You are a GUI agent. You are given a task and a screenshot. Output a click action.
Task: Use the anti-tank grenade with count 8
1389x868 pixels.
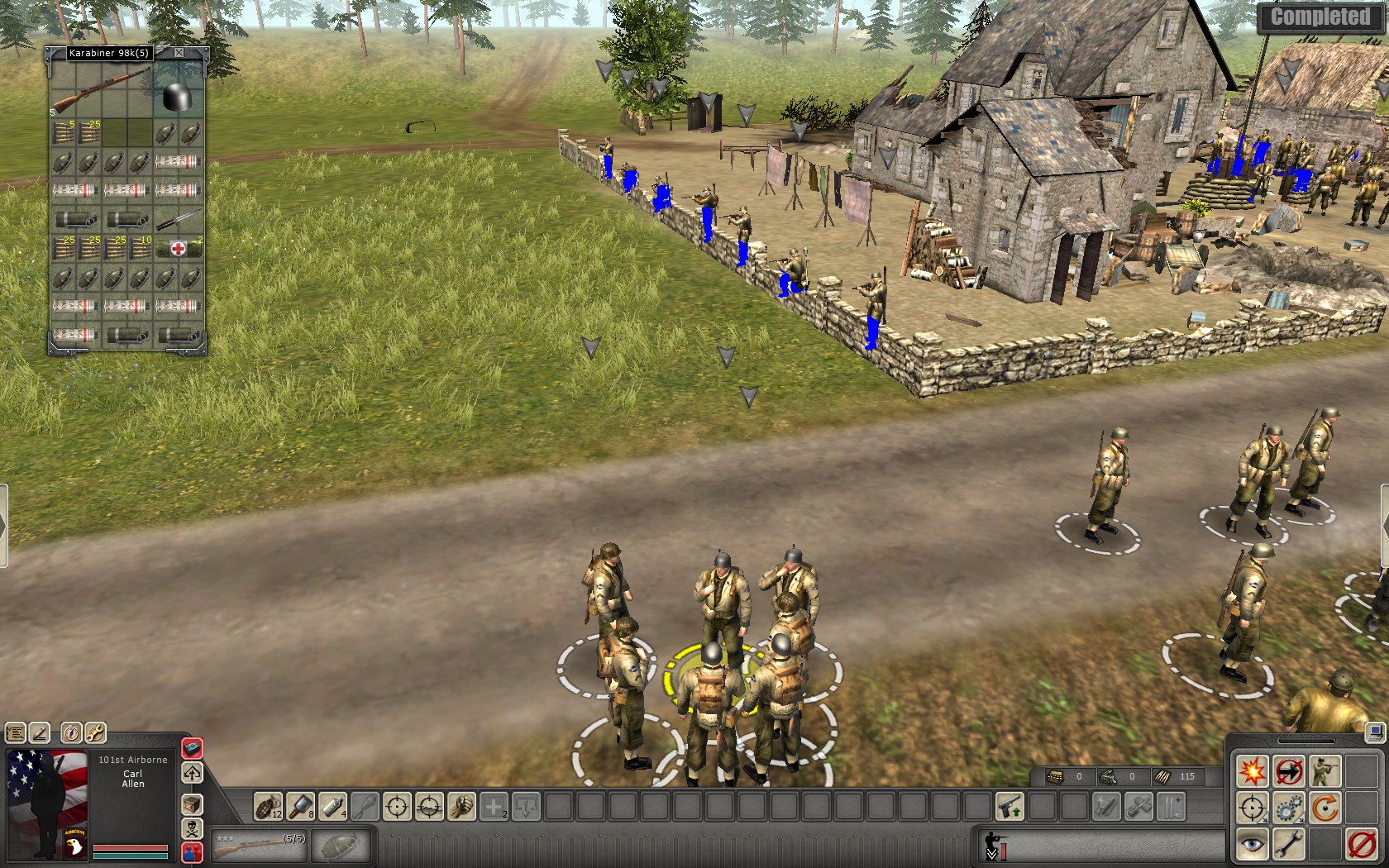click(x=300, y=806)
